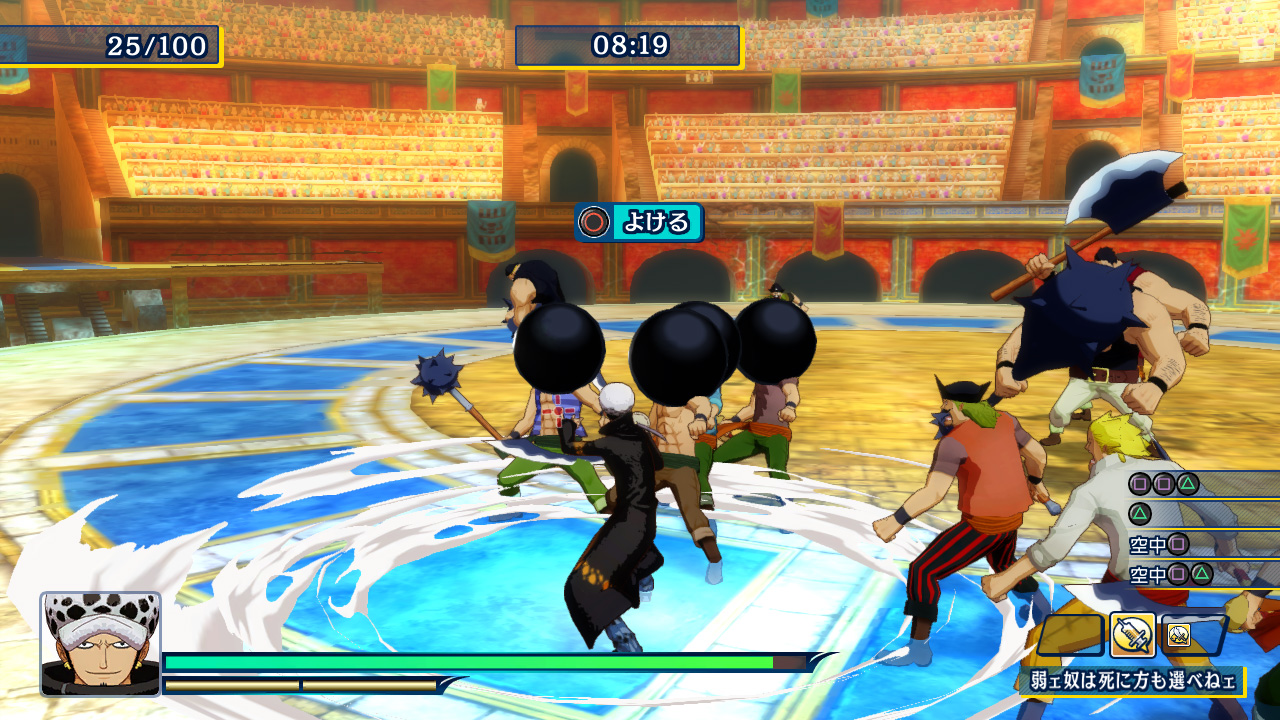Click the triangle icon ending the 空中□△ combo
Screen dimensions: 1280x720
point(1200,574)
